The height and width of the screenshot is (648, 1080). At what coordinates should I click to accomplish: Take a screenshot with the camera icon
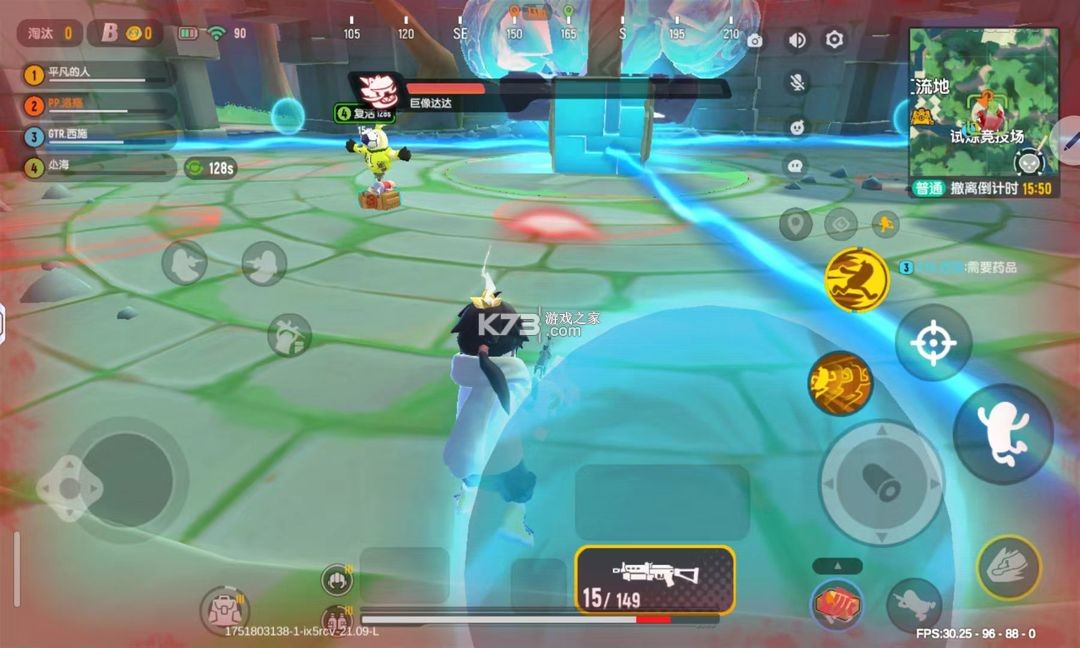tap(755, 41)
